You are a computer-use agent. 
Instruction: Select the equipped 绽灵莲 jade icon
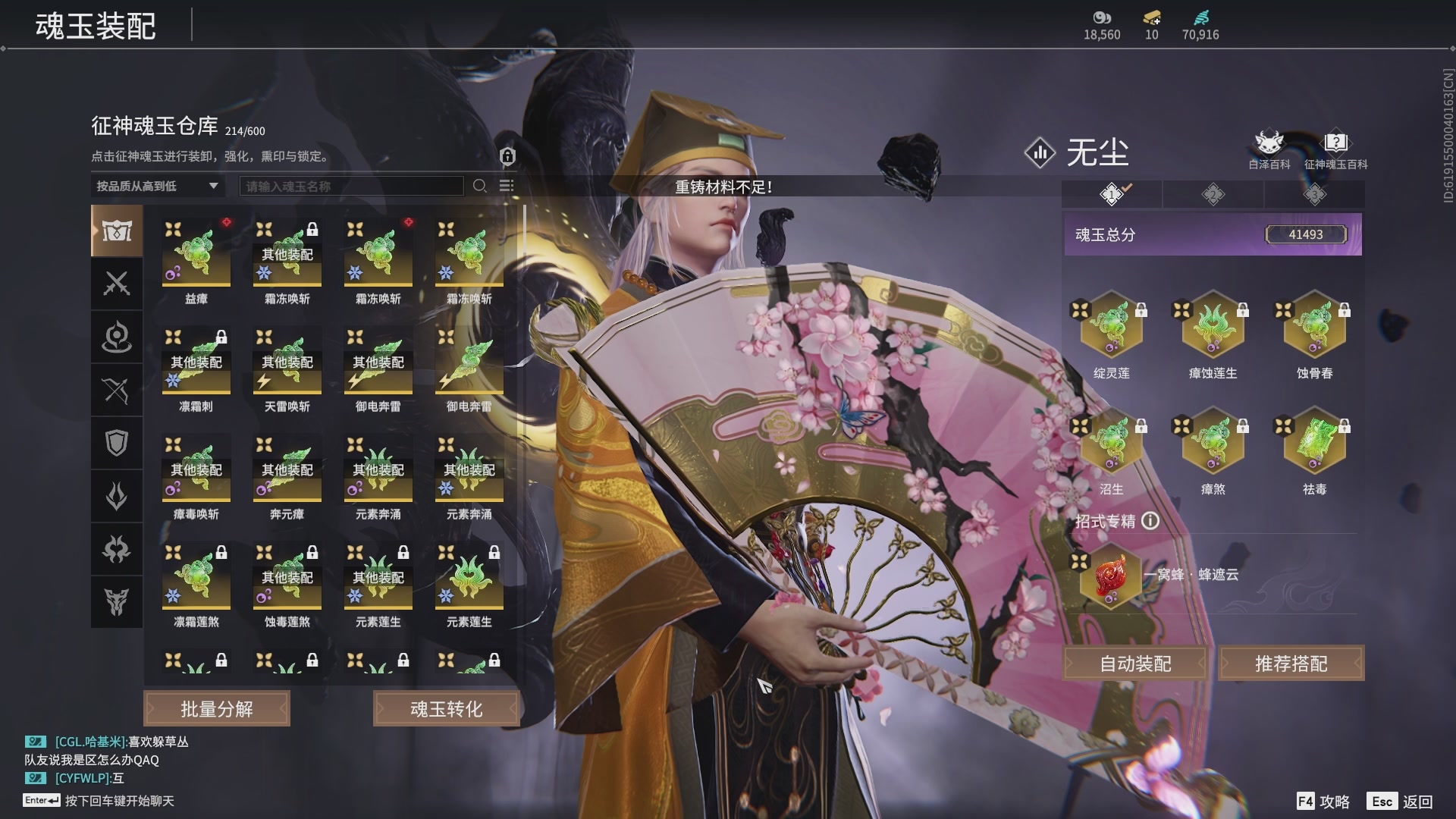[1111, 326]
